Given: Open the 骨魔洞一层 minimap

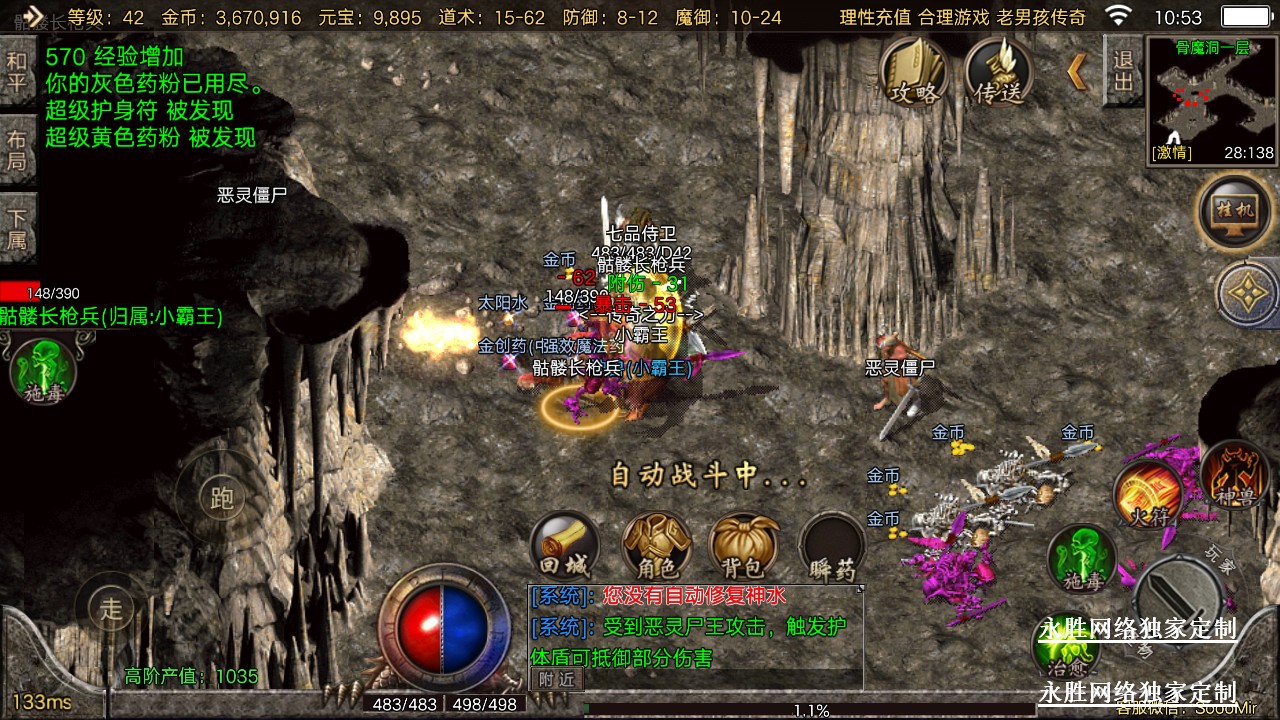Looking at the screenshot, I should [1212, 100].
